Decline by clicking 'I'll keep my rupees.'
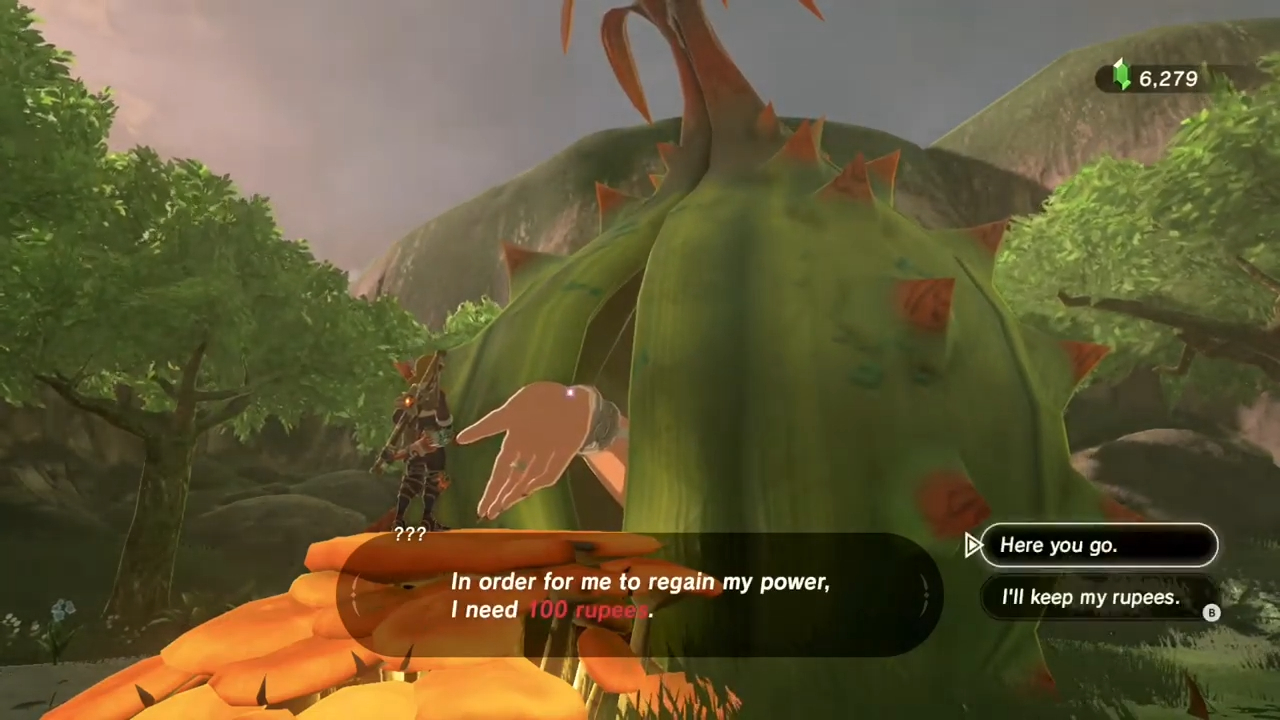 [1090, 597]
